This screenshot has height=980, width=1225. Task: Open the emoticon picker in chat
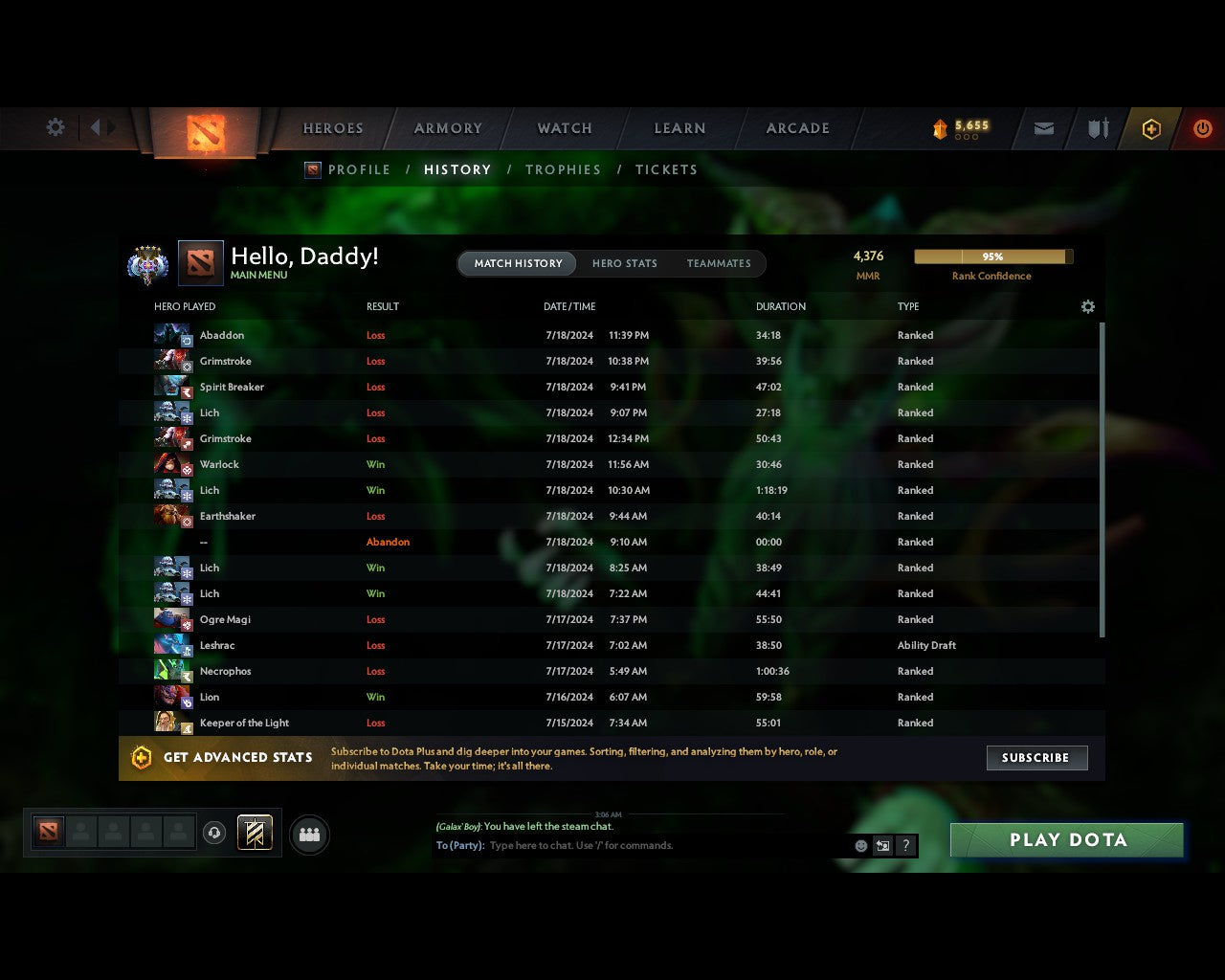(x=859, y=846)
